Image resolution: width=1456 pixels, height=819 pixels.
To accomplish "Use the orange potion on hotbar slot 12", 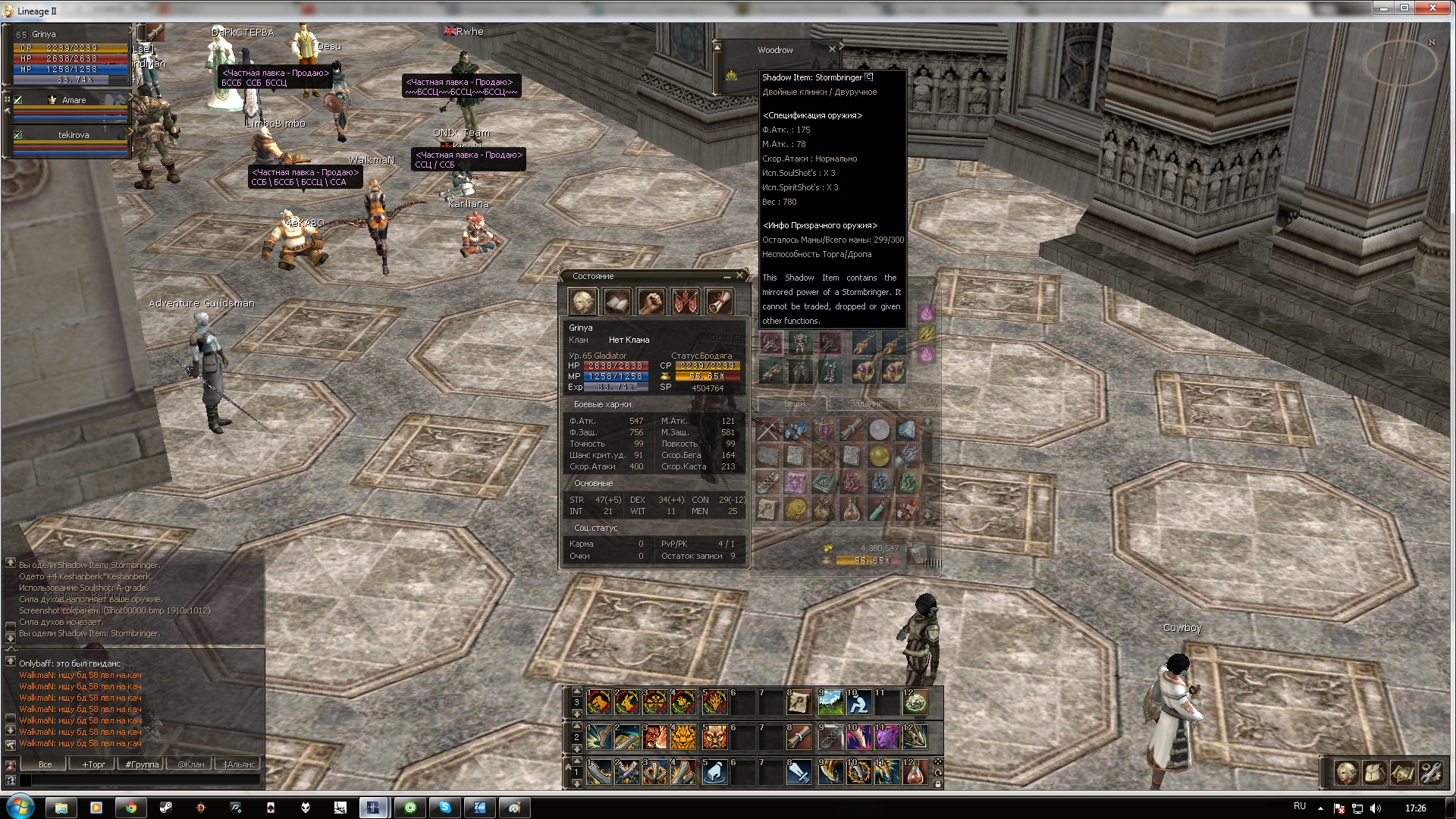I will pos(915,773).
